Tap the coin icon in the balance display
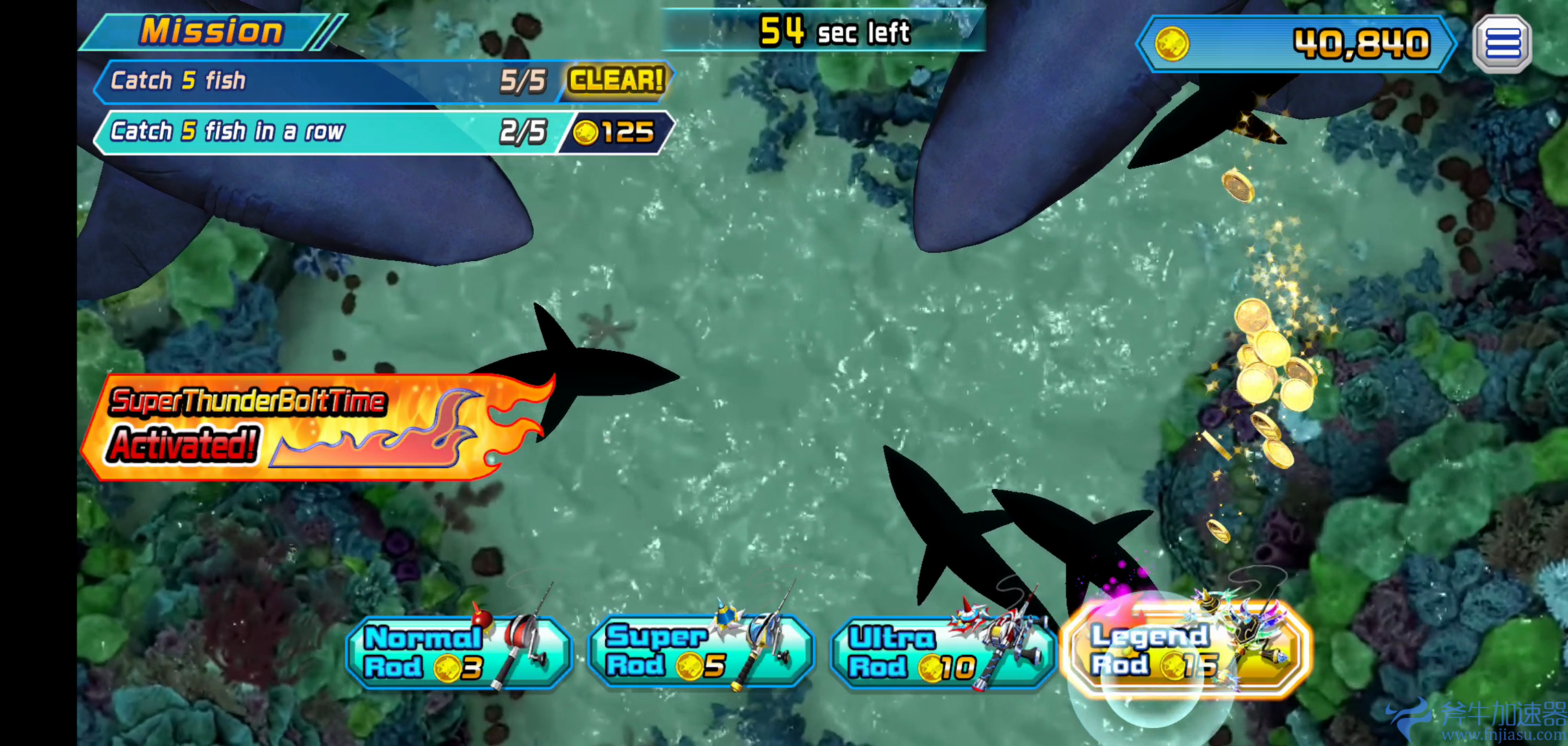1568x746 pixels. 1171,44
